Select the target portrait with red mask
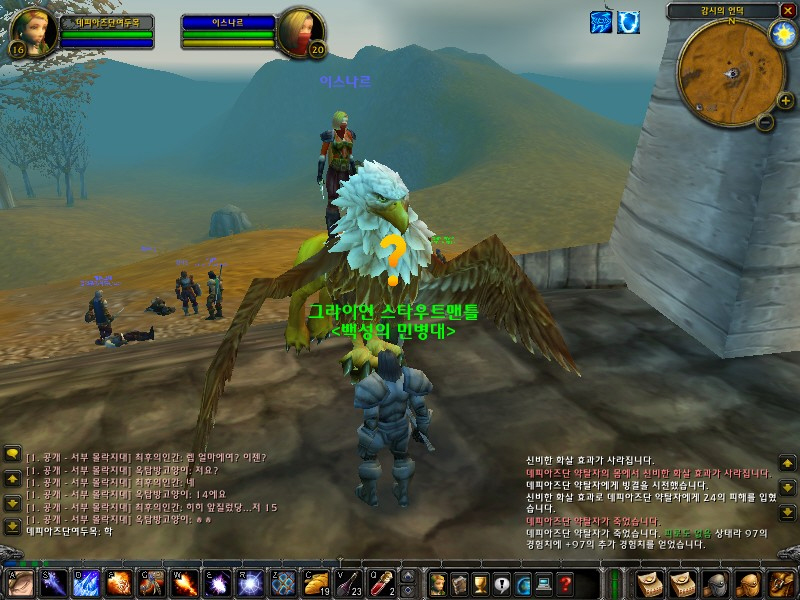 pos(300,32)
